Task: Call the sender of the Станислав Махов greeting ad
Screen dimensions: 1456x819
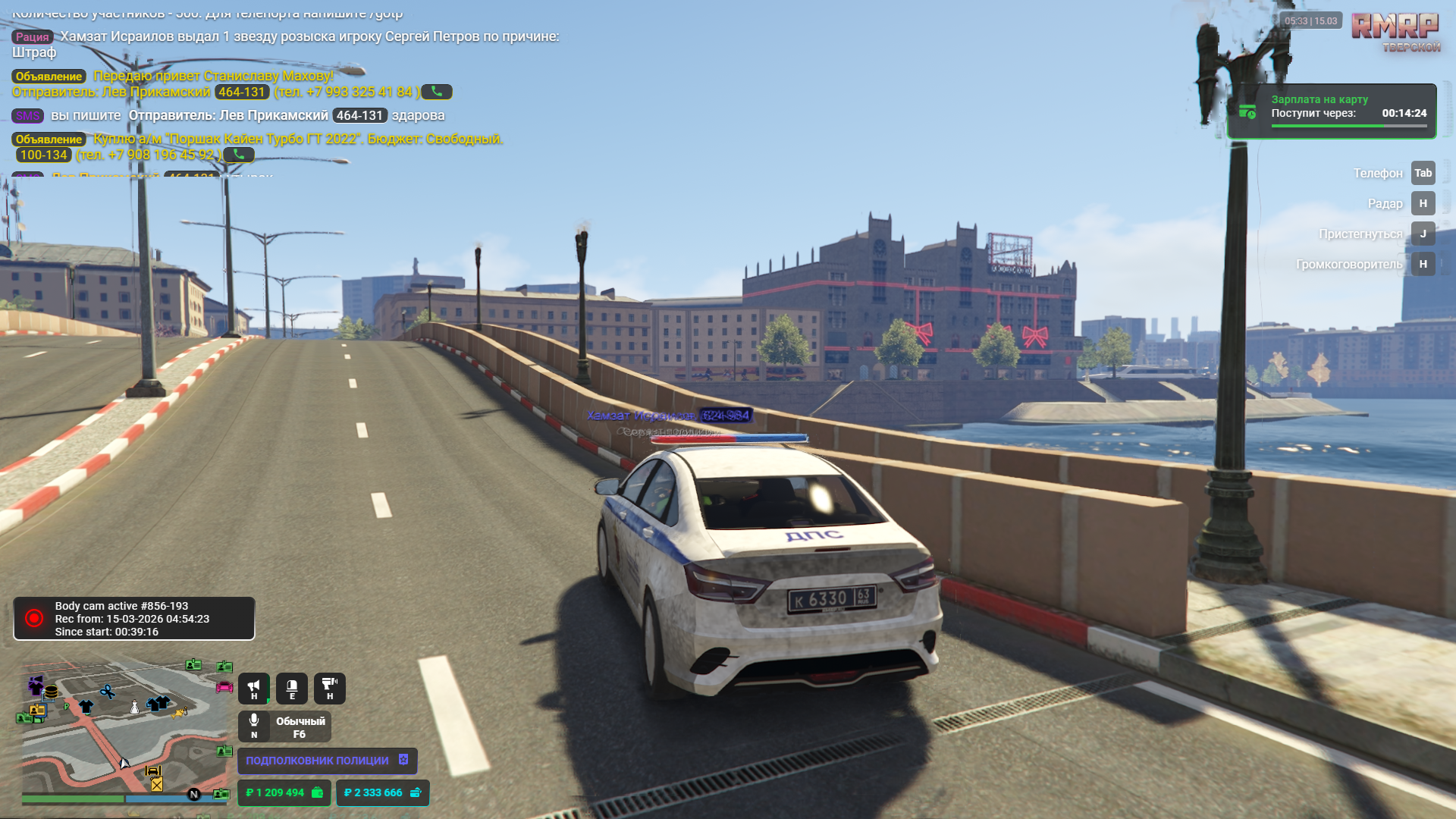Action: (x=437, y=92)
